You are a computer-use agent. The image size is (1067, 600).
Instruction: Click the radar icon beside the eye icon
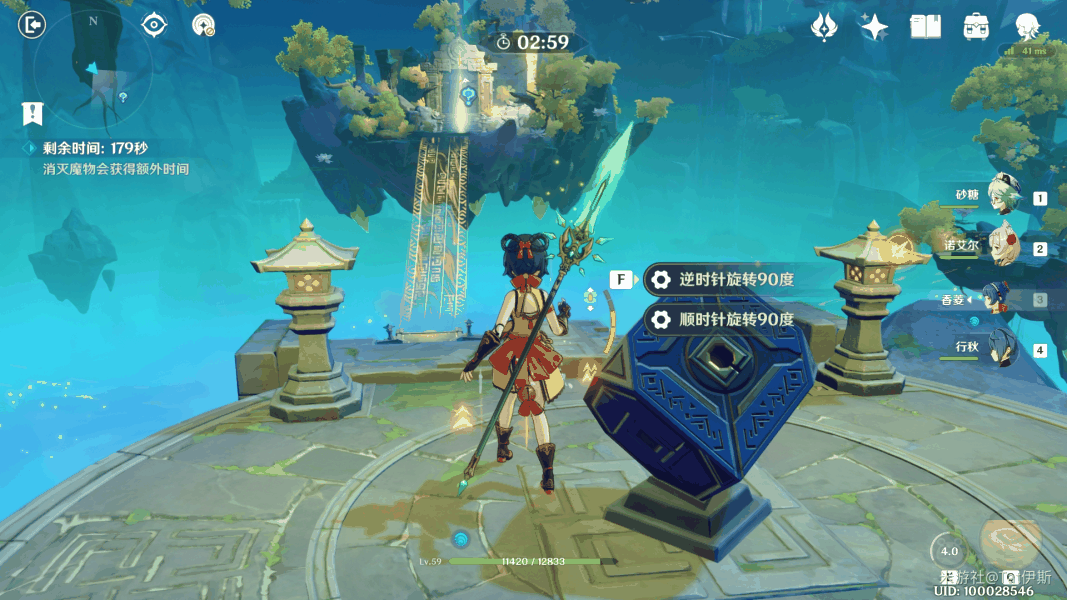coord(204,26)
